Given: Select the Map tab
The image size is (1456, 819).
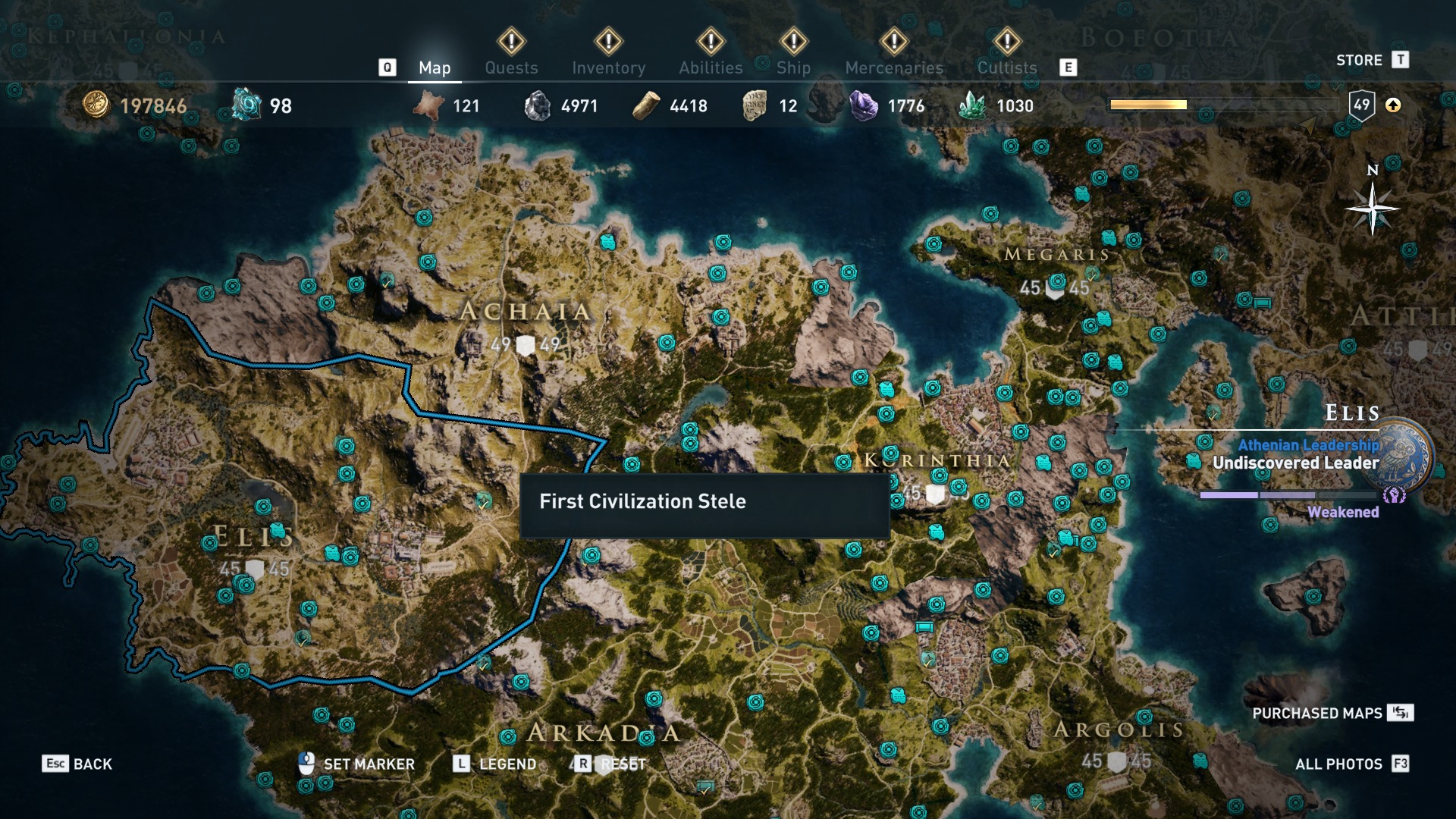Looking at the screenshot, I should coord(435,67).
